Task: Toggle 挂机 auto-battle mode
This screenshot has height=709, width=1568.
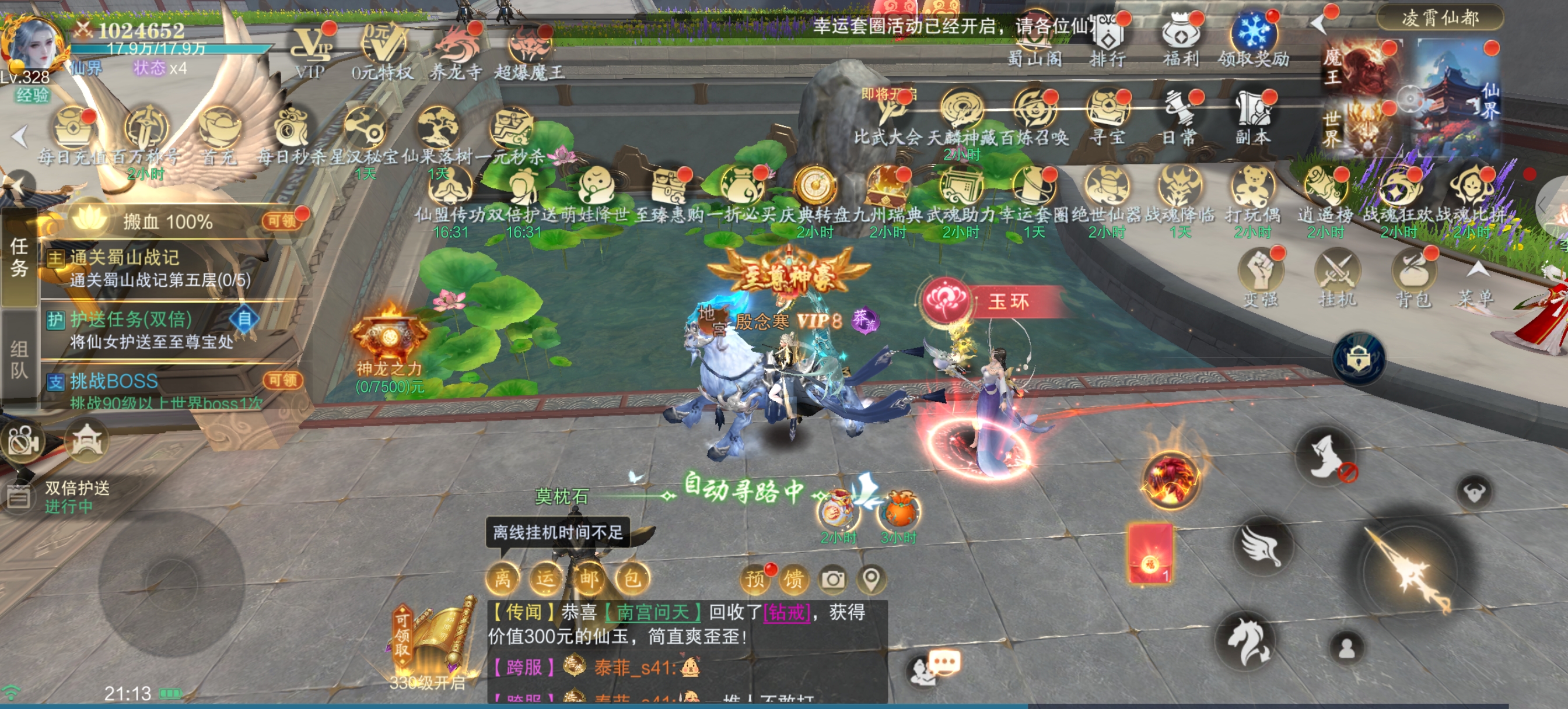Action: (1336, 274)
